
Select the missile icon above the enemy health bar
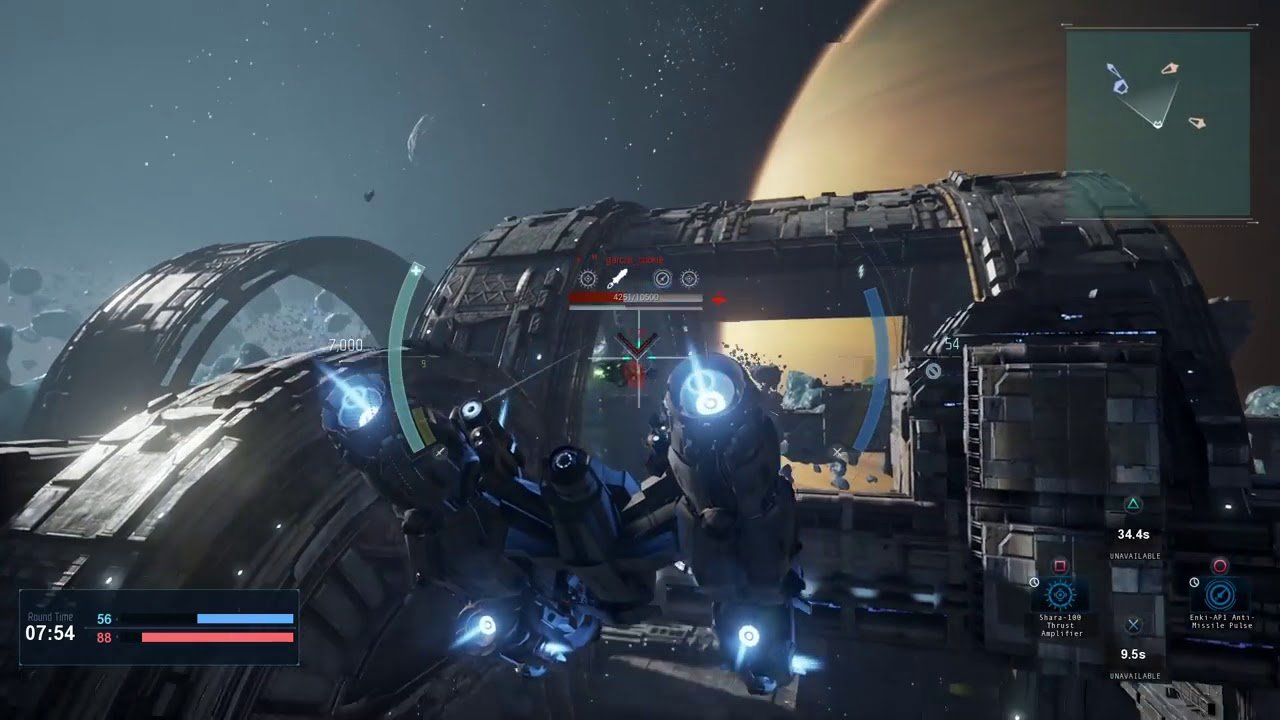coord(617,279)
